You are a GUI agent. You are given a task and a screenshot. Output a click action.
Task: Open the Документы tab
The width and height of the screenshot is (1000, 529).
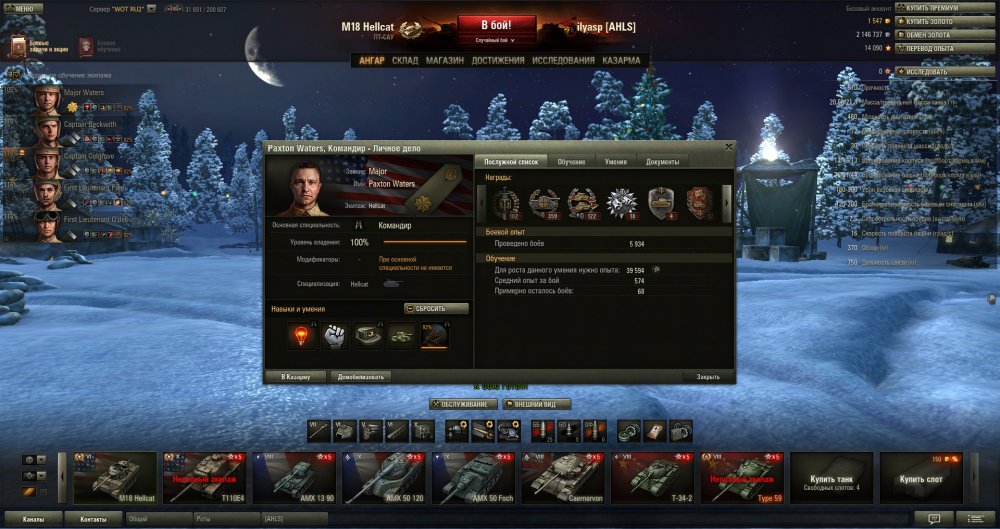click(x=662, y=162)
